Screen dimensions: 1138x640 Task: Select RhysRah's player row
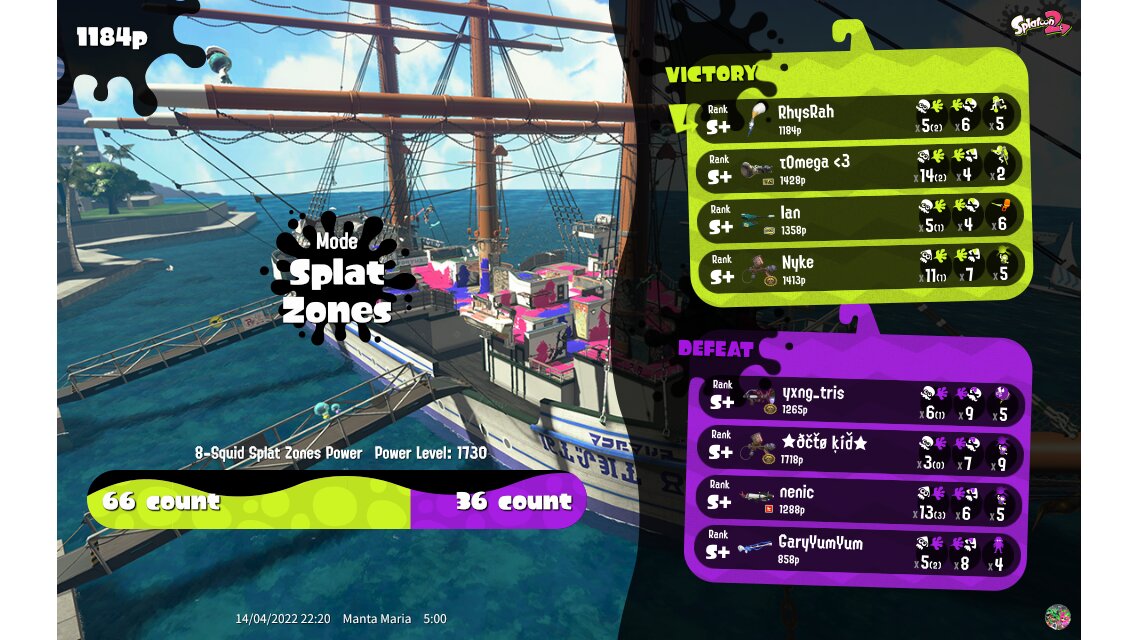[x=860, y=116]
